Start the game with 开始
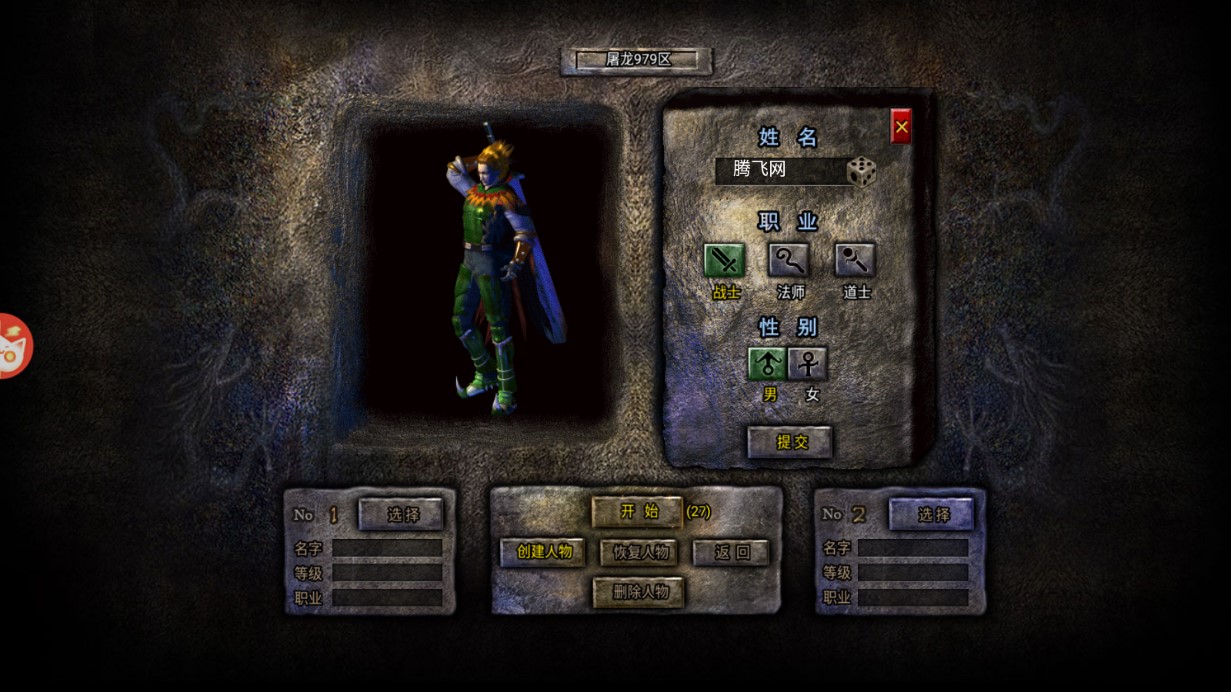Viewport: 1231px width, 692px height. pos(637,512)
